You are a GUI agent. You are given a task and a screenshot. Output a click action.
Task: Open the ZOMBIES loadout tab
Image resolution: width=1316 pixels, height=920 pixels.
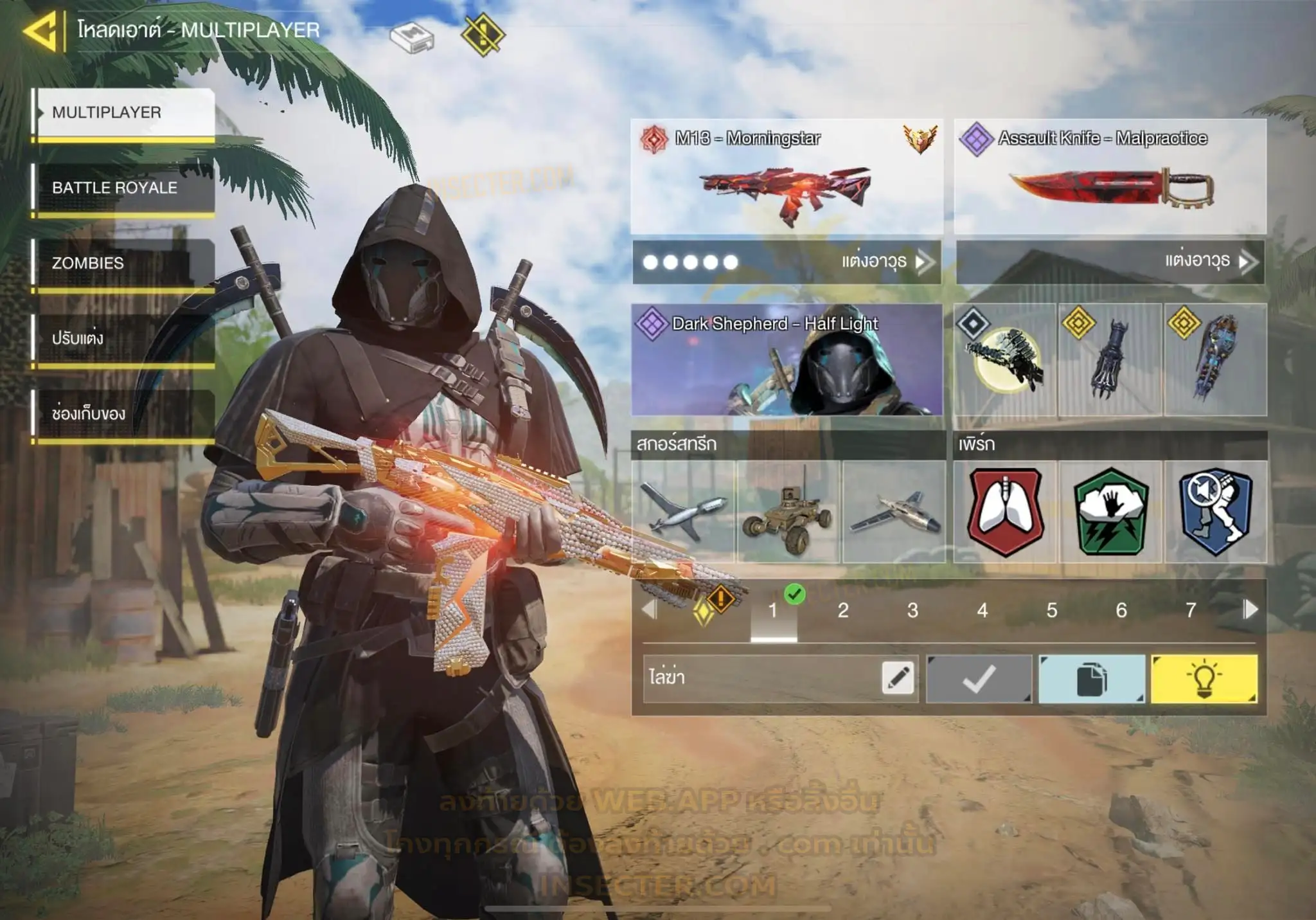pos(125,264)
